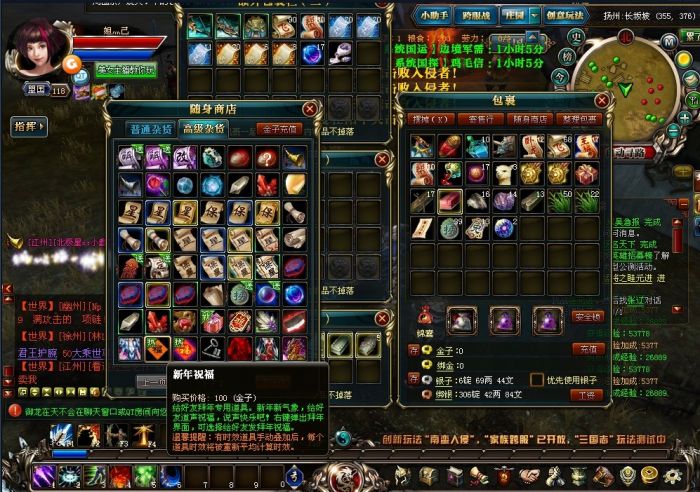Viewport: 700px width, 492px height.
Task: Toggle the 优先使用银子 checkbox
Action: point(537,380)
